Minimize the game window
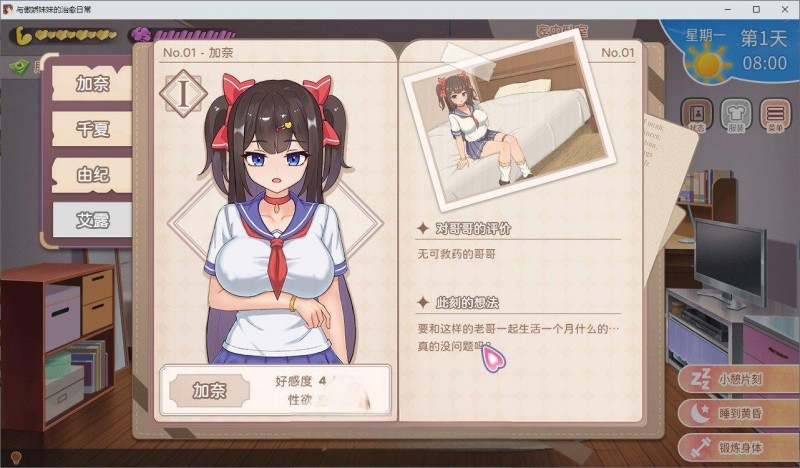This screenshot has width=800, height=468. (716, 10)
